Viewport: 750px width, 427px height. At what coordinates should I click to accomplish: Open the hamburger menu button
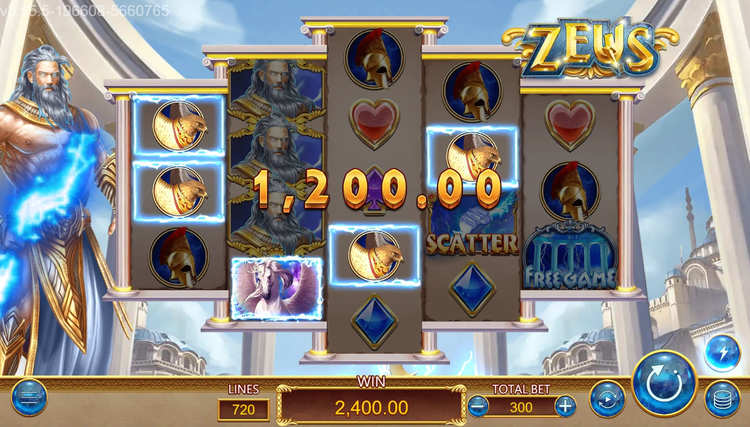(29, 397)
